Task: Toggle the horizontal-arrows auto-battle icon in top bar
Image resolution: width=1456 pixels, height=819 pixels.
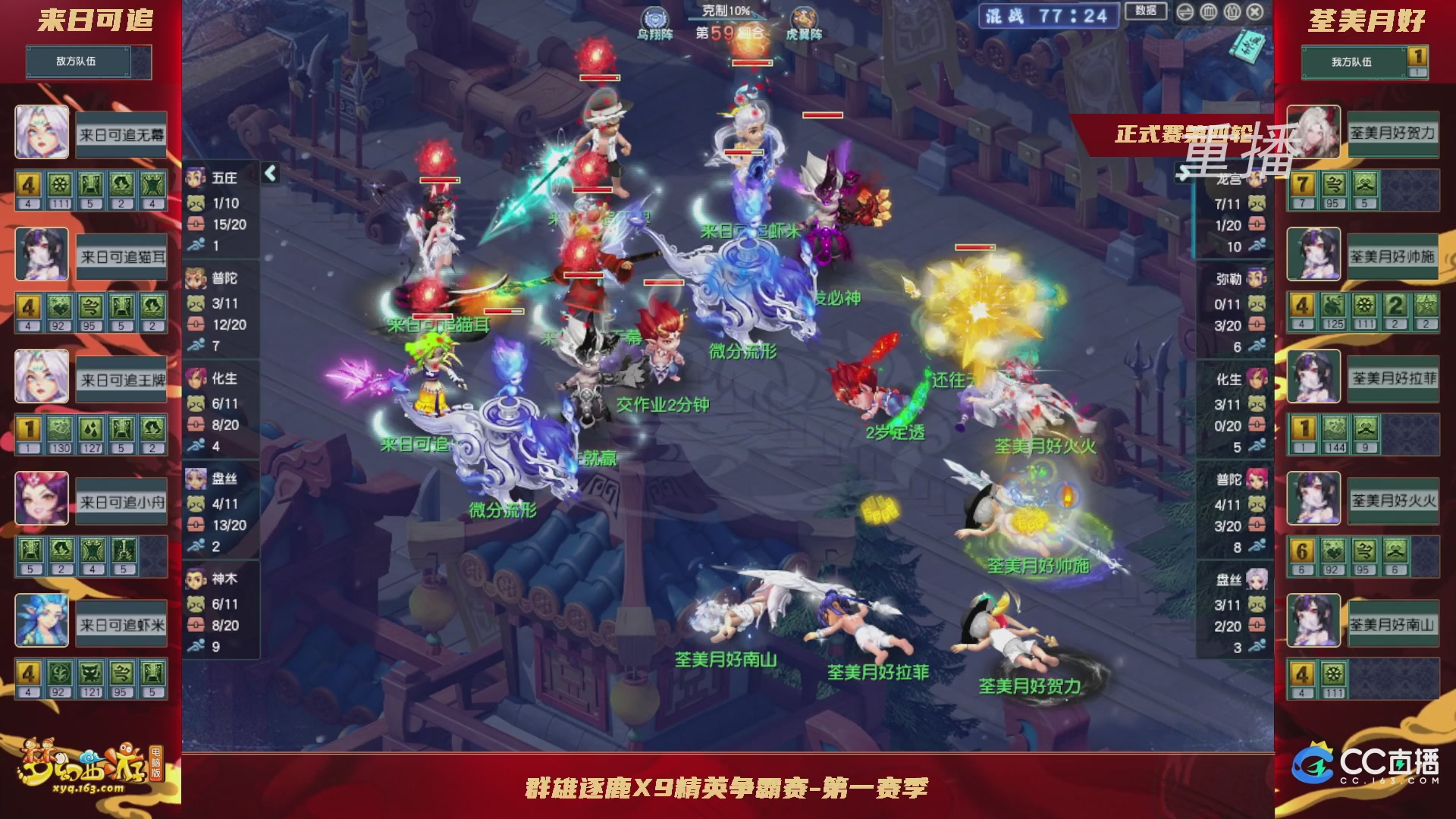Action: coord(1185,11)
